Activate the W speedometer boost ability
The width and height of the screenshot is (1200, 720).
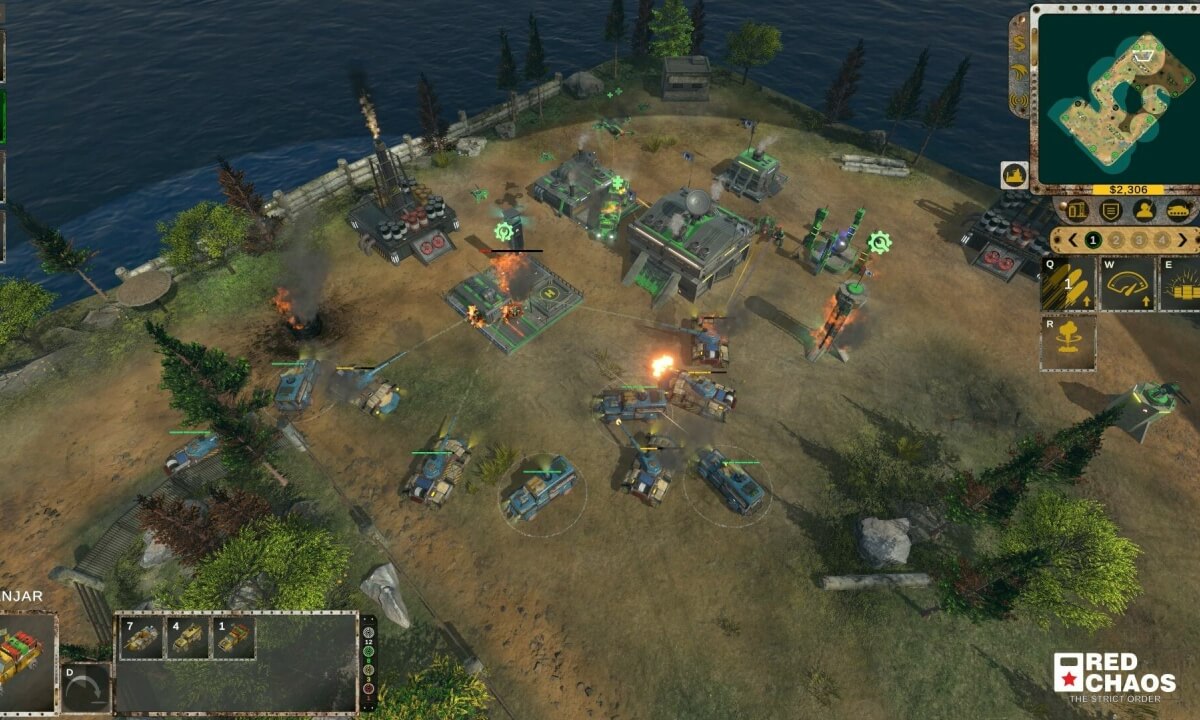coord(1127,284)
